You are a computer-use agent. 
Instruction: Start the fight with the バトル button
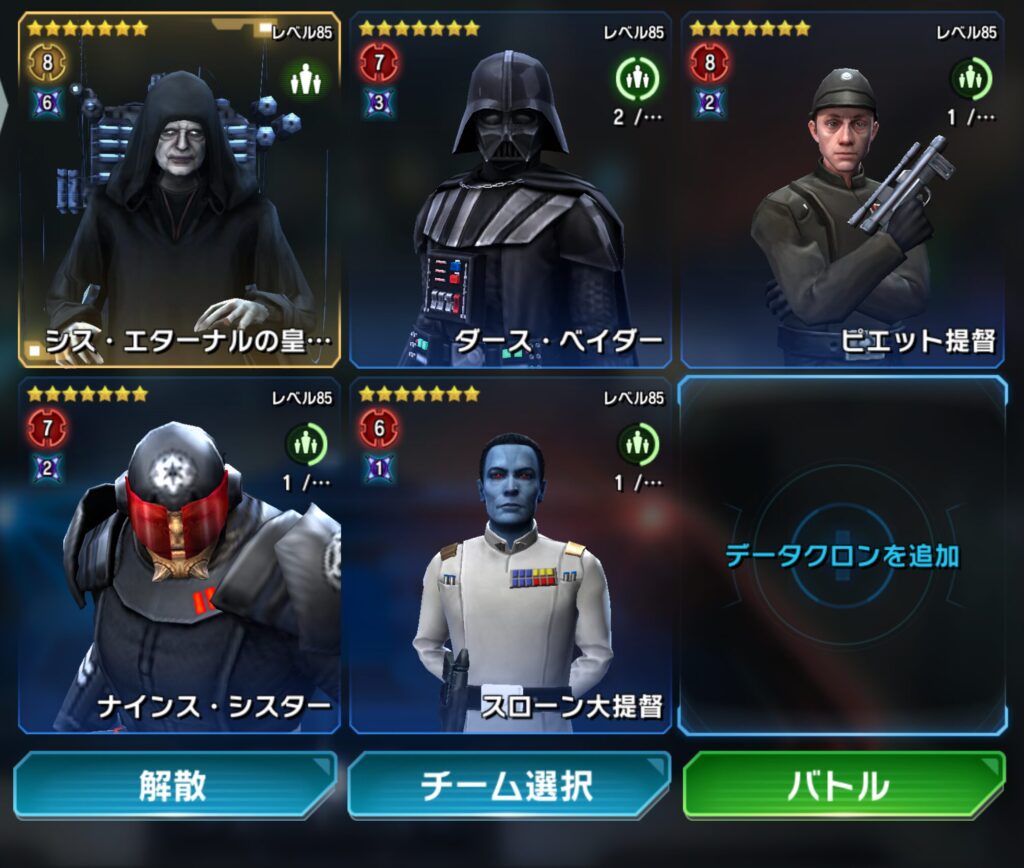pyautogui.click(x=842, y=786)
